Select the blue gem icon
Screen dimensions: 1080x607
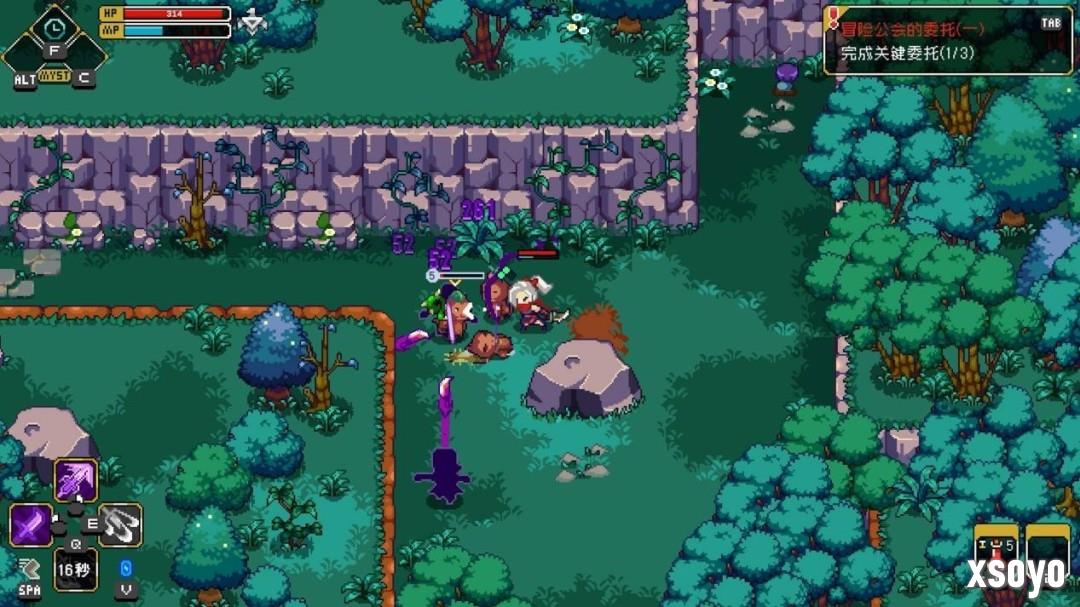click(x=126, y=569)
